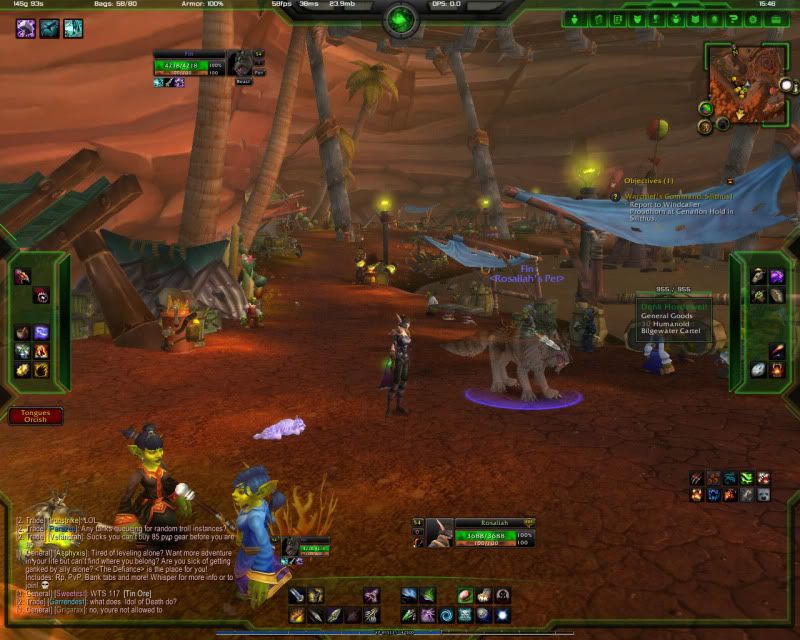Click the first buff icon at top-left

(24, 29)
